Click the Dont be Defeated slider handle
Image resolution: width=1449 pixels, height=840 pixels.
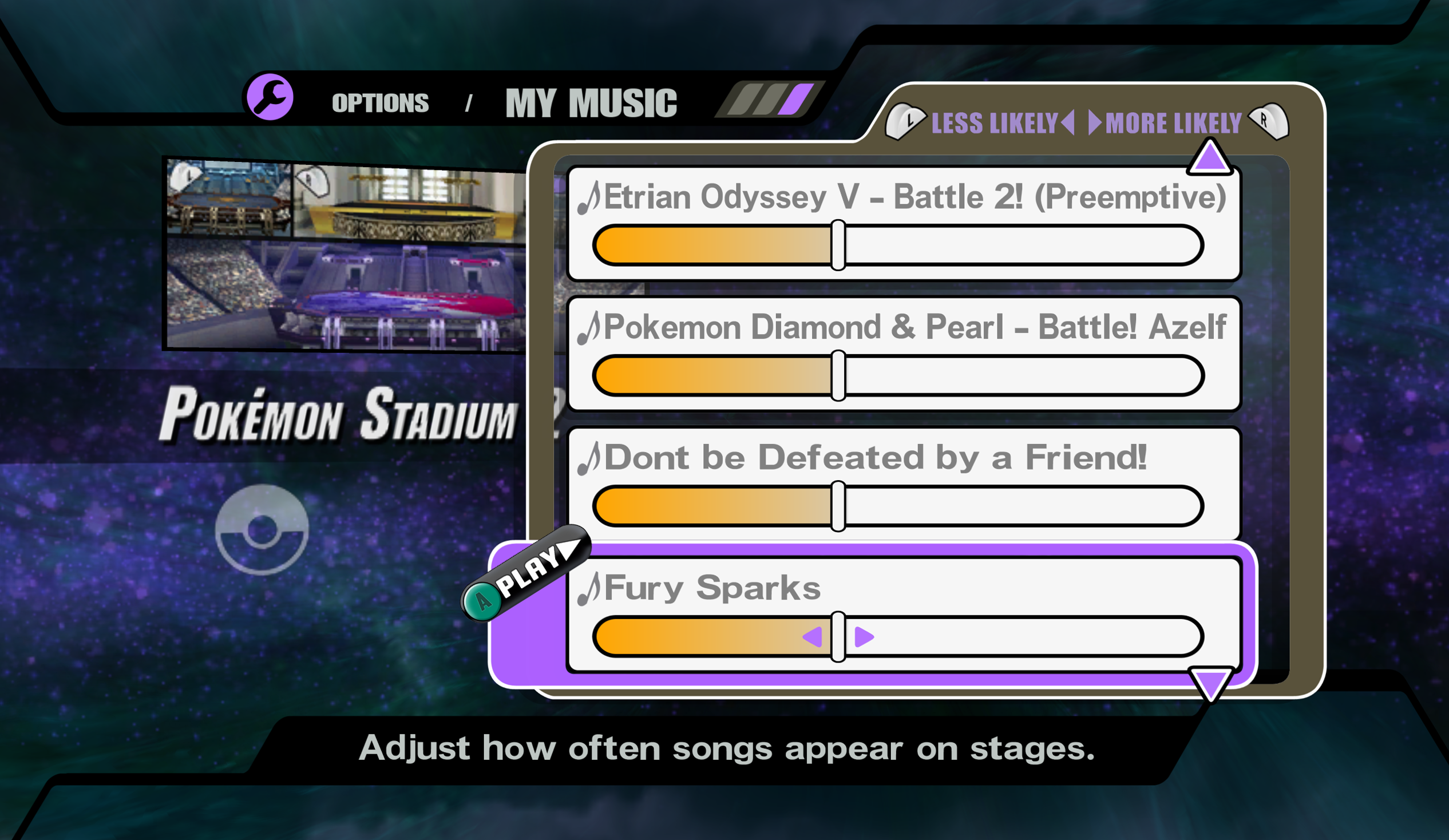tap(838, 506)
